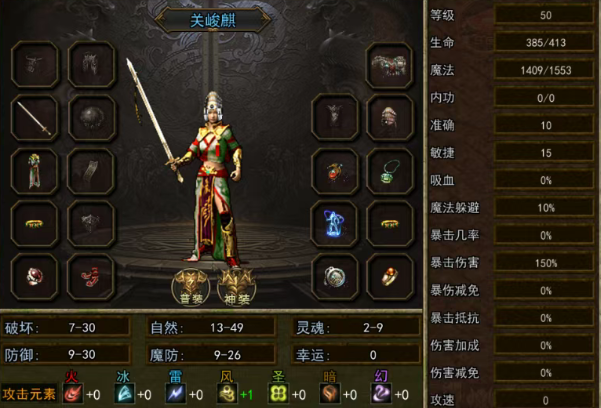Switch to the 神装 divine outfit button

click(233, 284)
